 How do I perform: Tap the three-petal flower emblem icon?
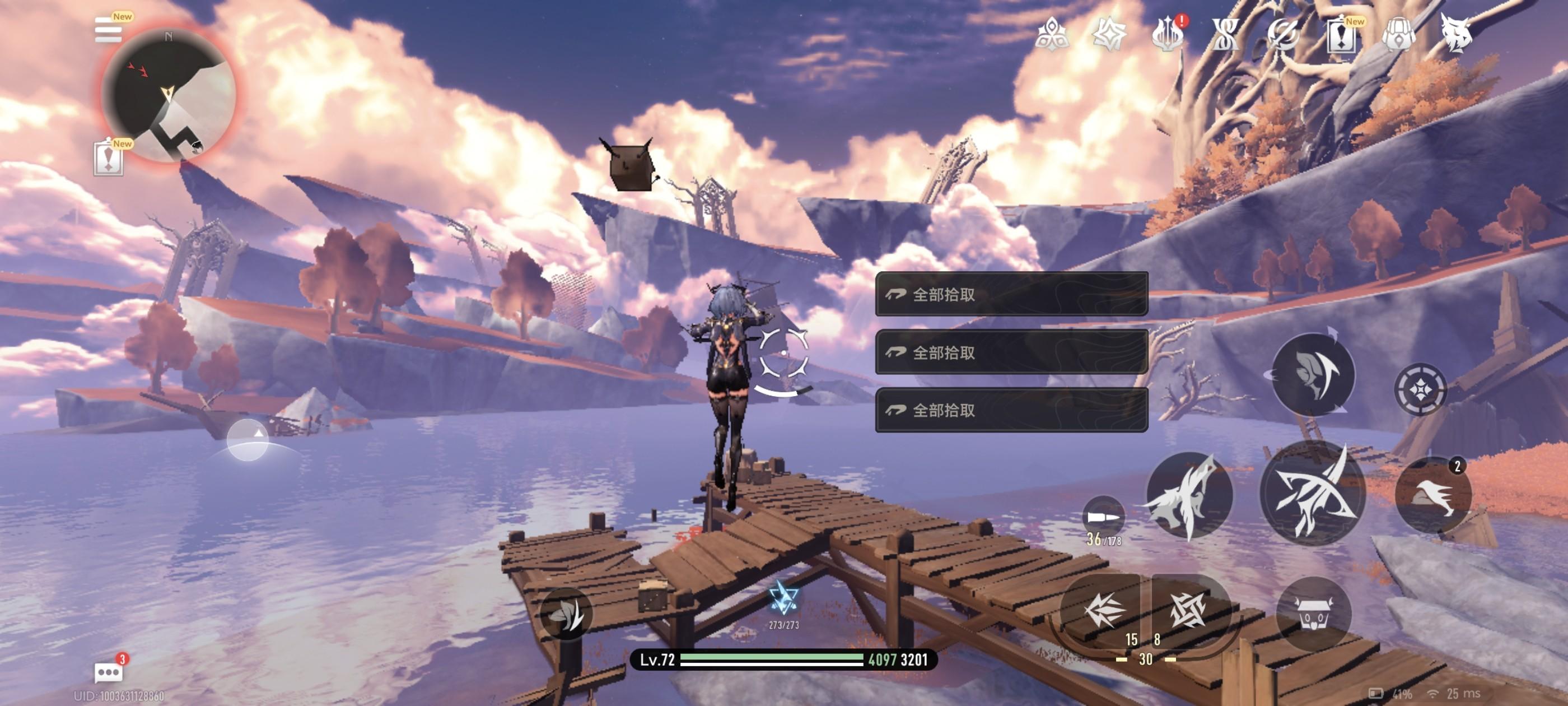tap(1051, 34)
